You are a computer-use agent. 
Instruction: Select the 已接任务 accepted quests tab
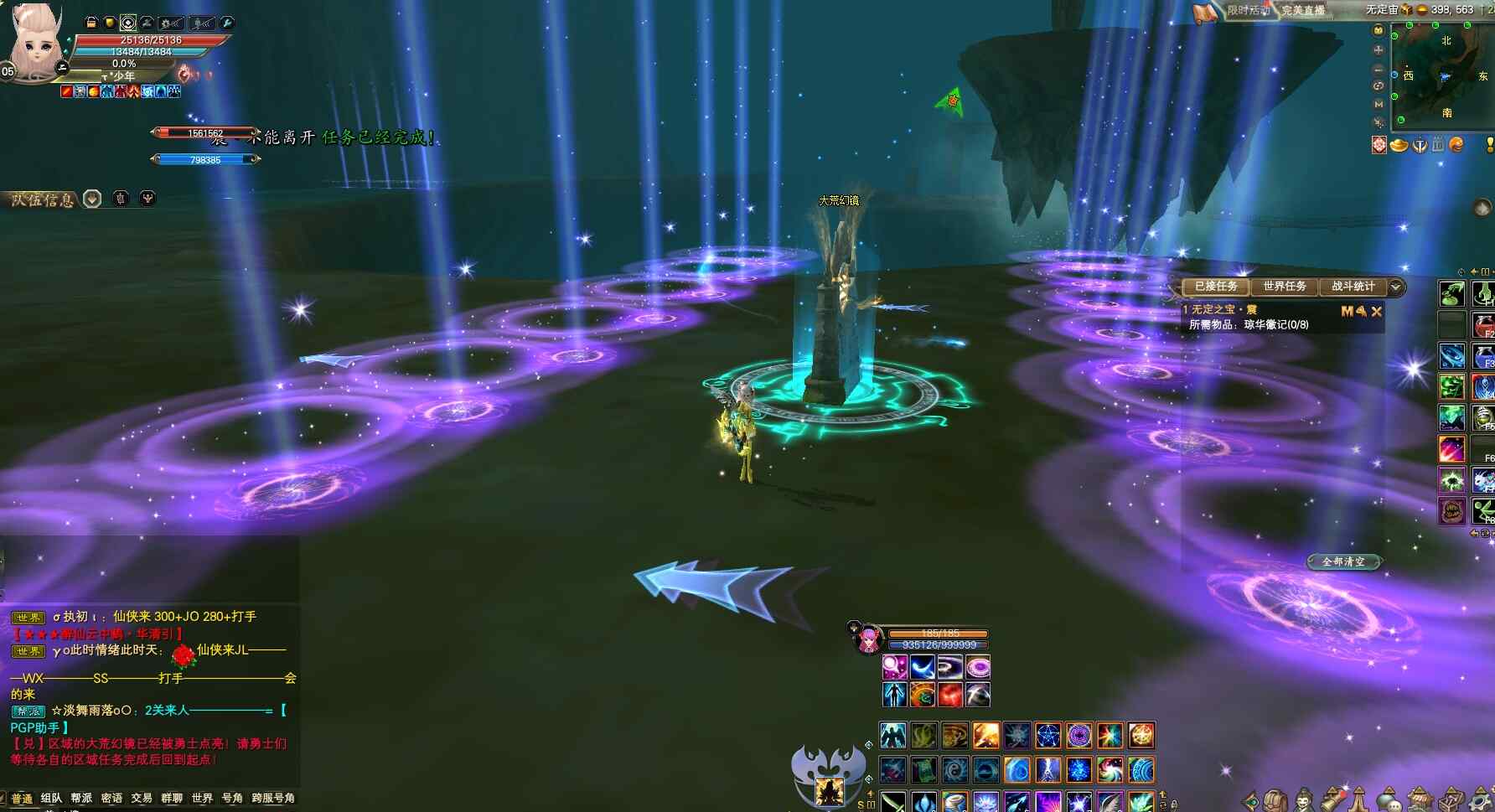[x=1215, y=287]
